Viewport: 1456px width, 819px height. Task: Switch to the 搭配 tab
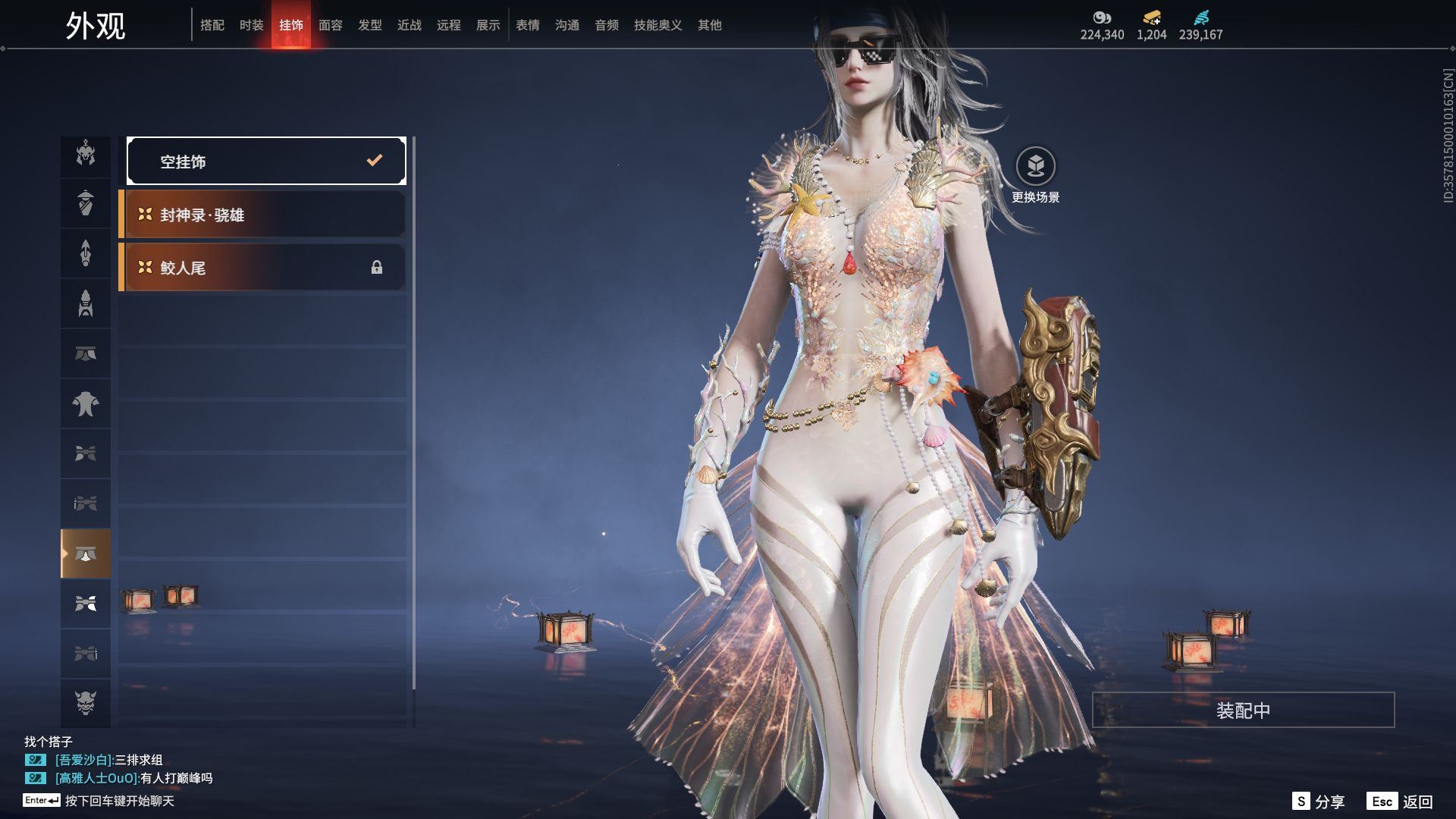tap(212, 25)
